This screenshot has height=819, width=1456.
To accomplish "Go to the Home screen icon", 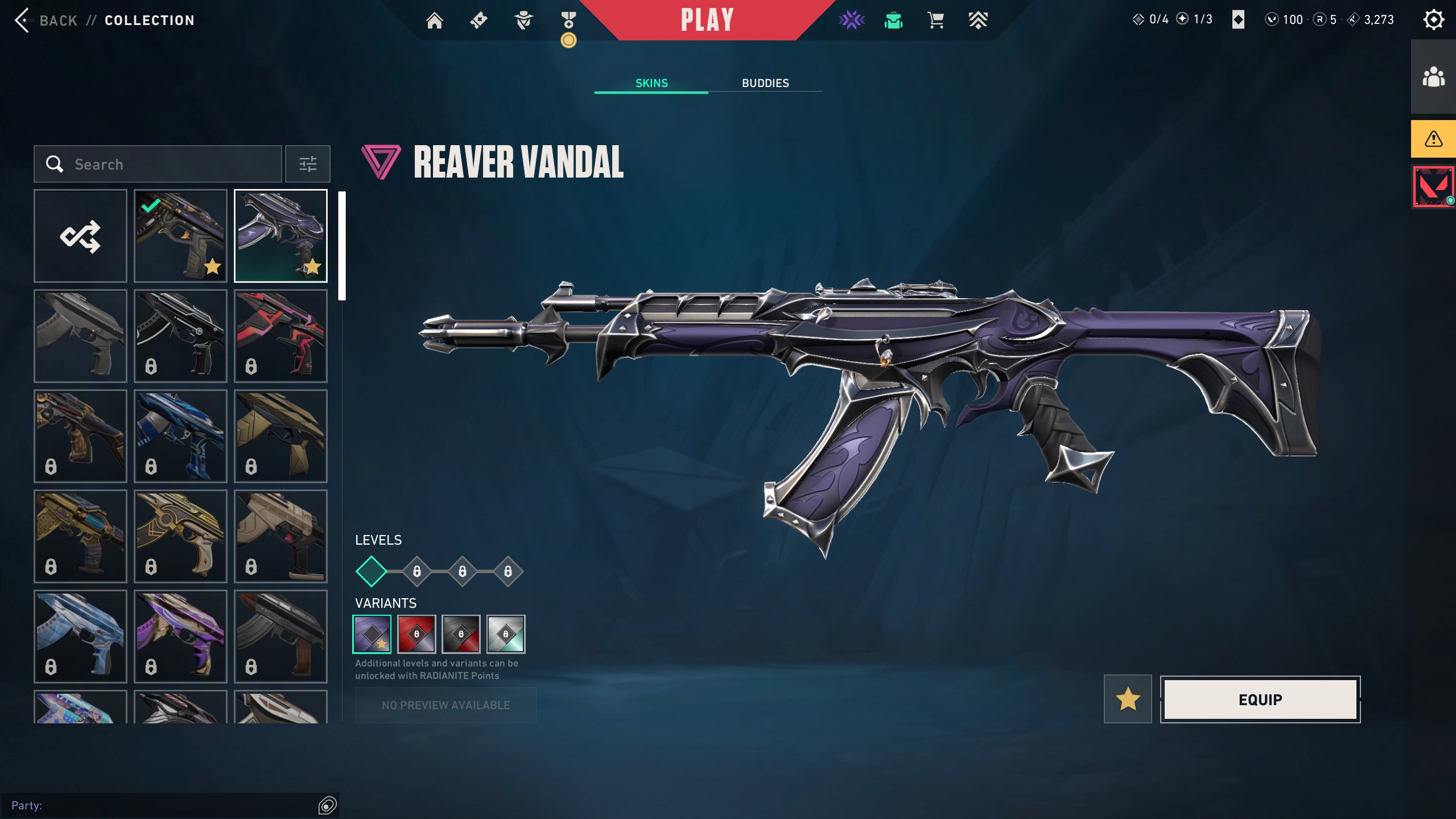I will pyautogui.click(x=435, y=20).
